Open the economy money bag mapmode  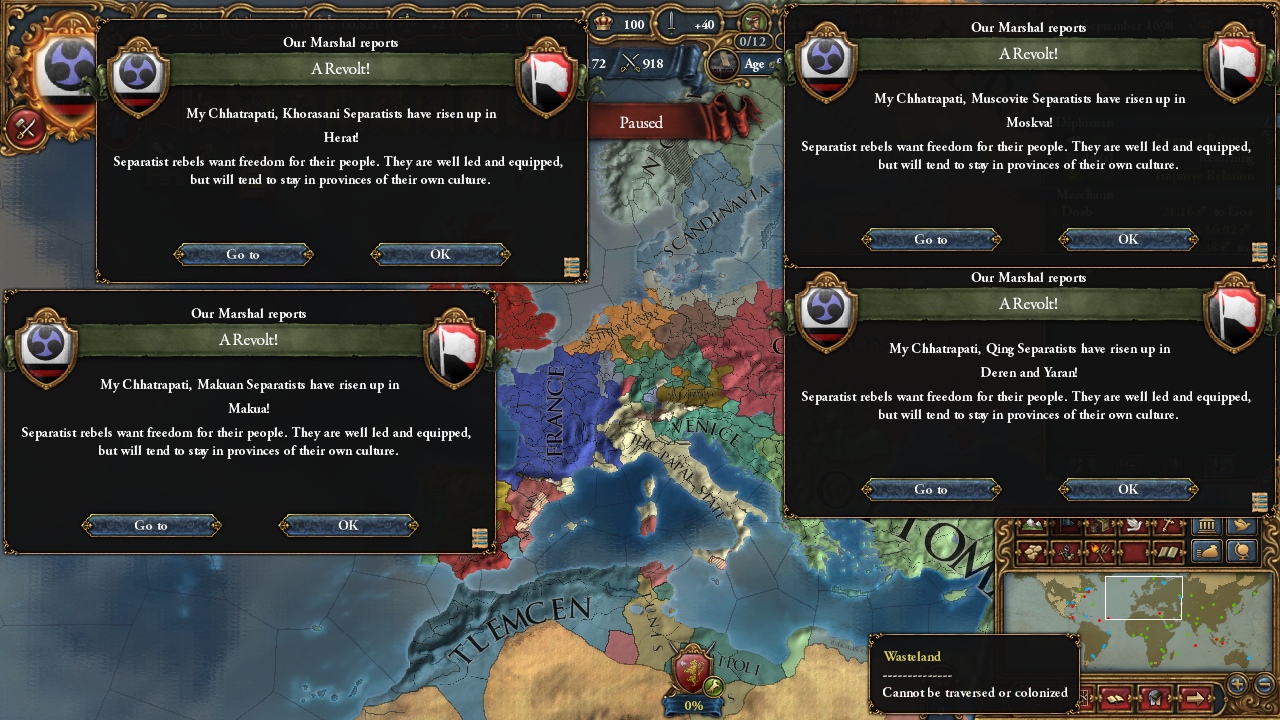pyautogui.click(x=1206, y=553)
